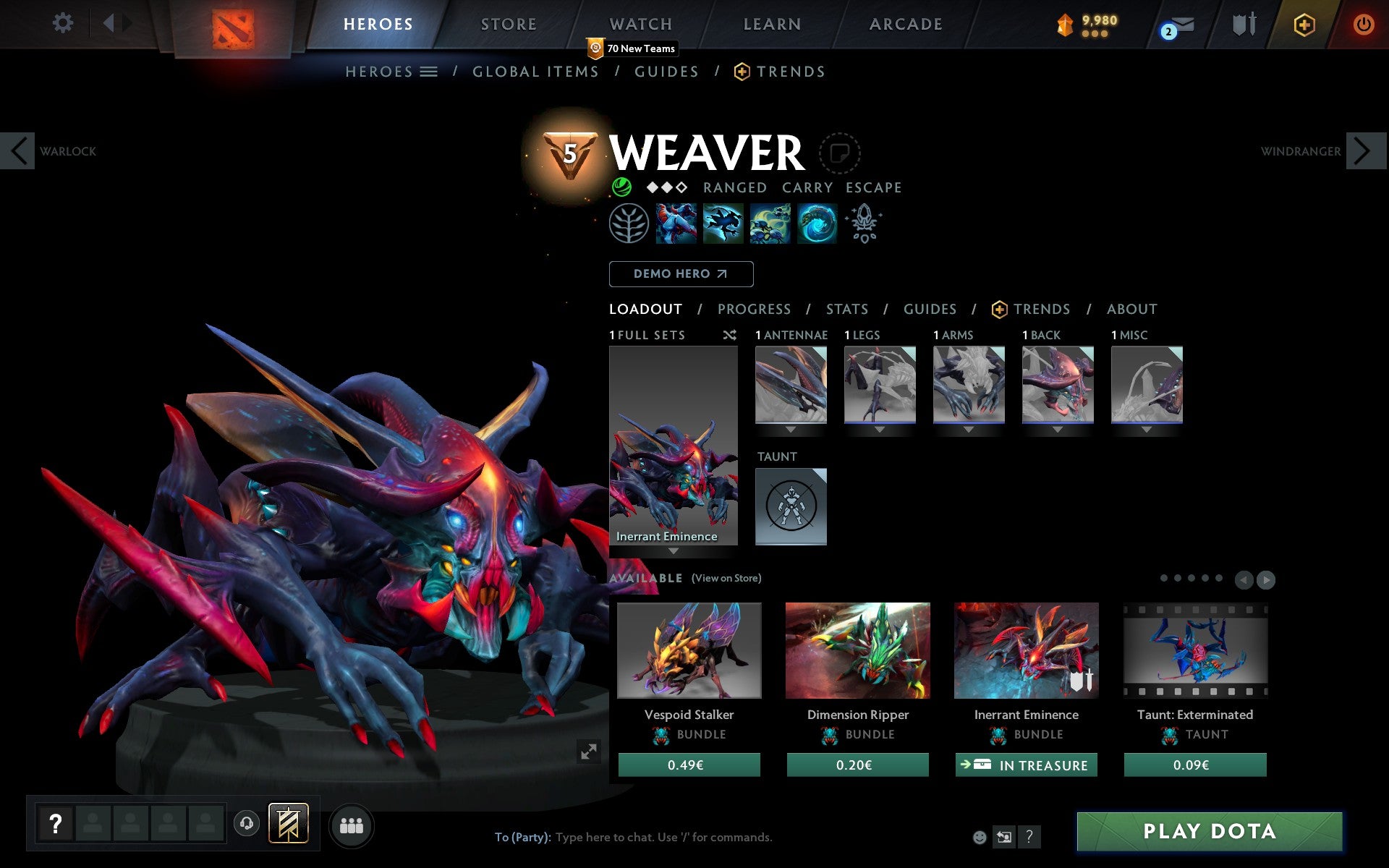
Task: View the Shukuchi ability icon
Action: (723, 224)
